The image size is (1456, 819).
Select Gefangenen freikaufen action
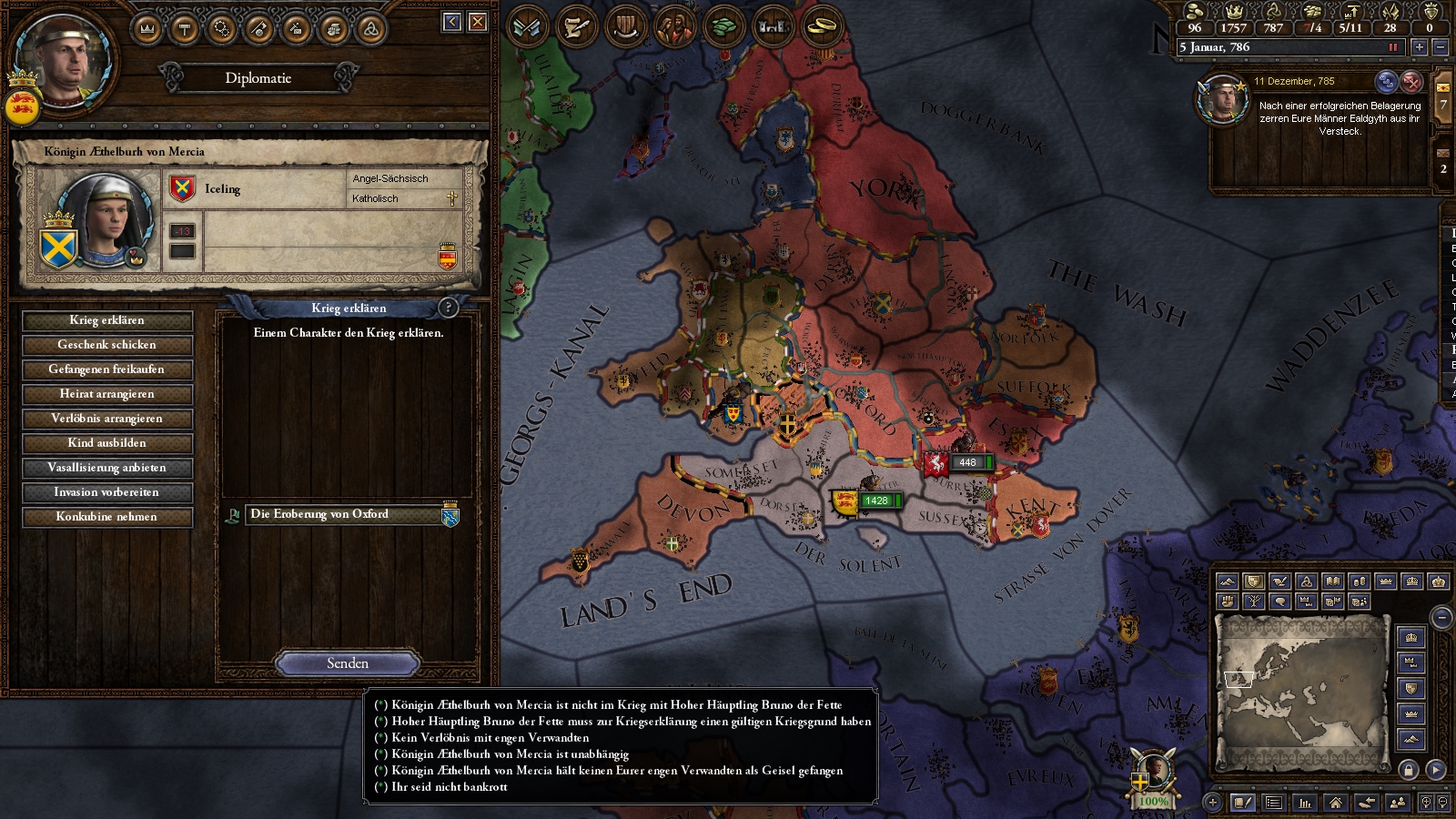click(x=106, y=369)
